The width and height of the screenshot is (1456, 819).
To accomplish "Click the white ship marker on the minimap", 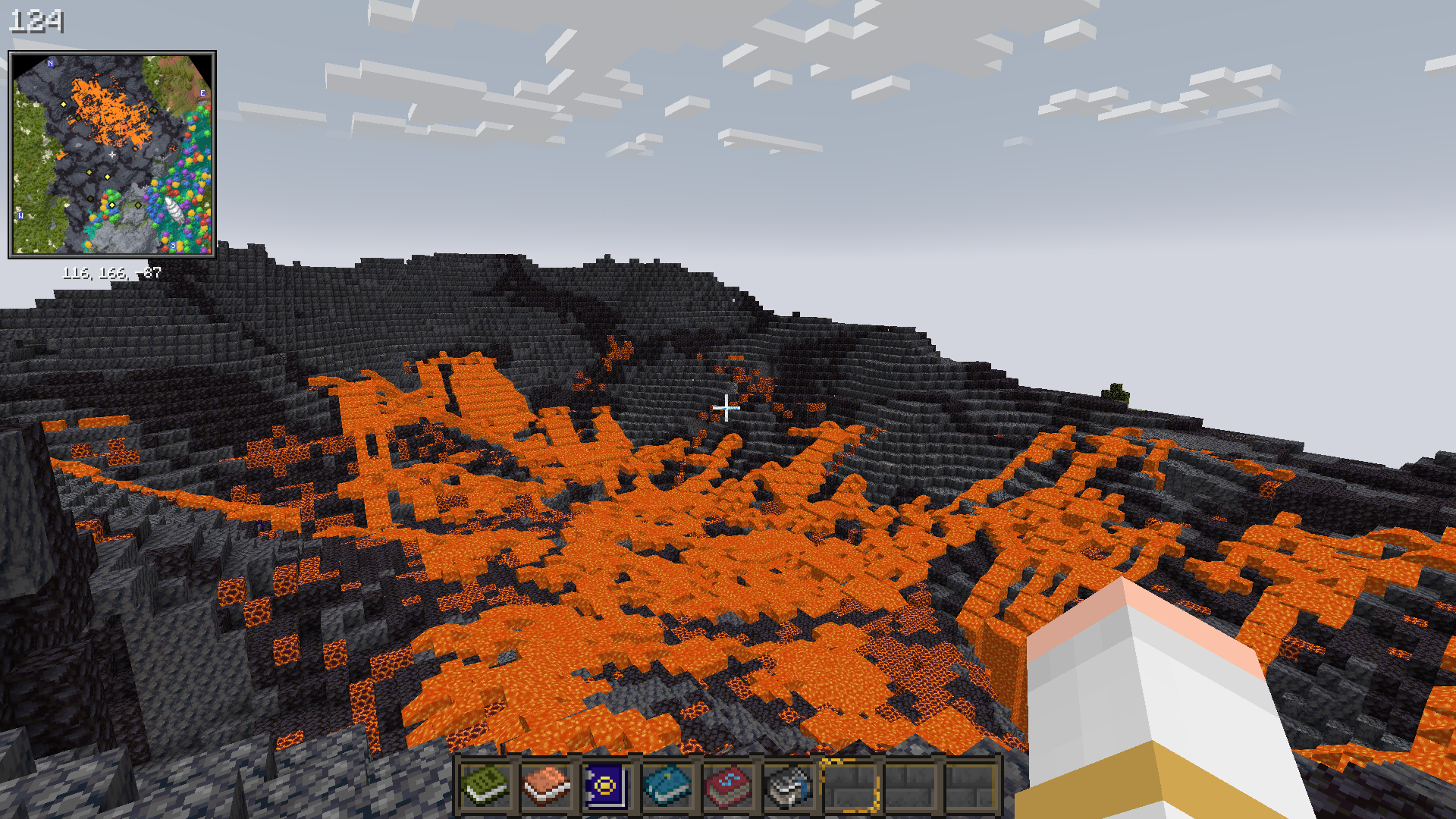I will (174, 209).
